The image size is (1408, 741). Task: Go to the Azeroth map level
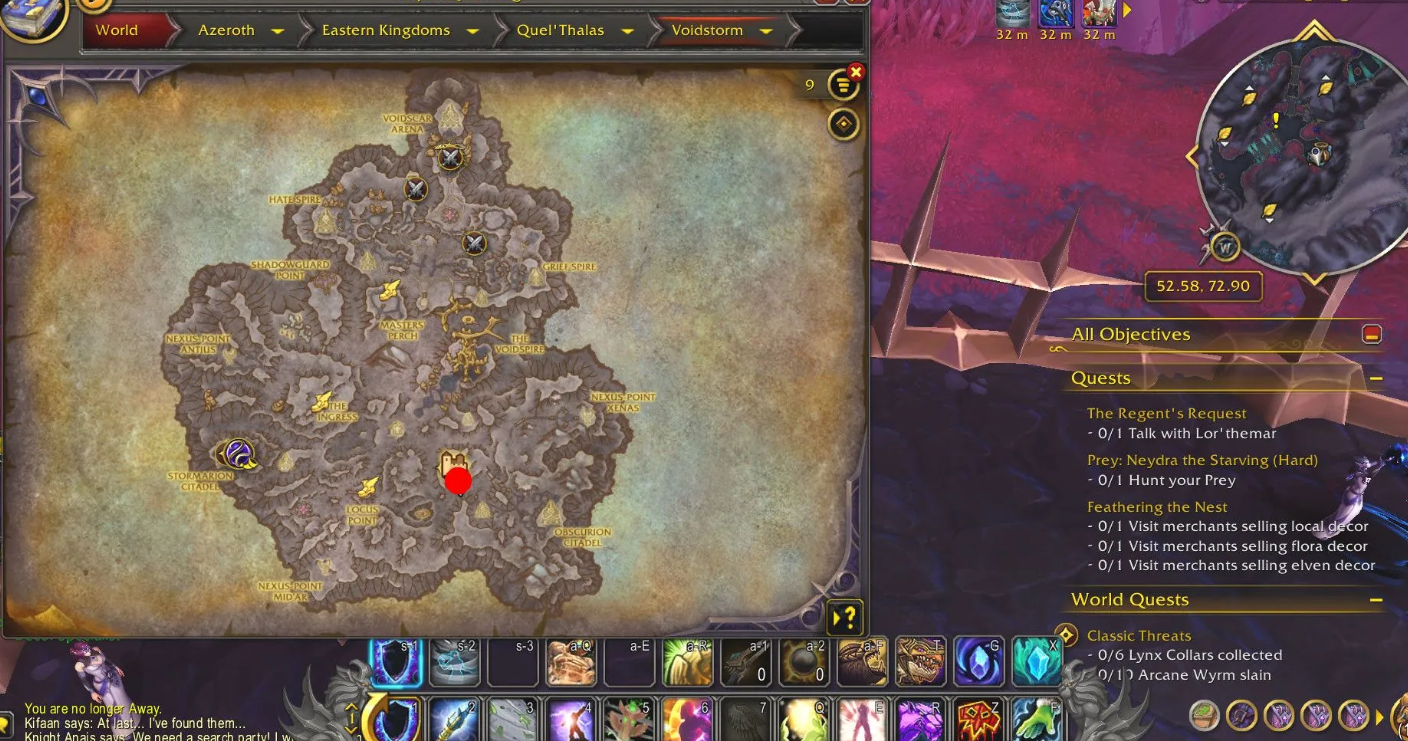point(226,30)
